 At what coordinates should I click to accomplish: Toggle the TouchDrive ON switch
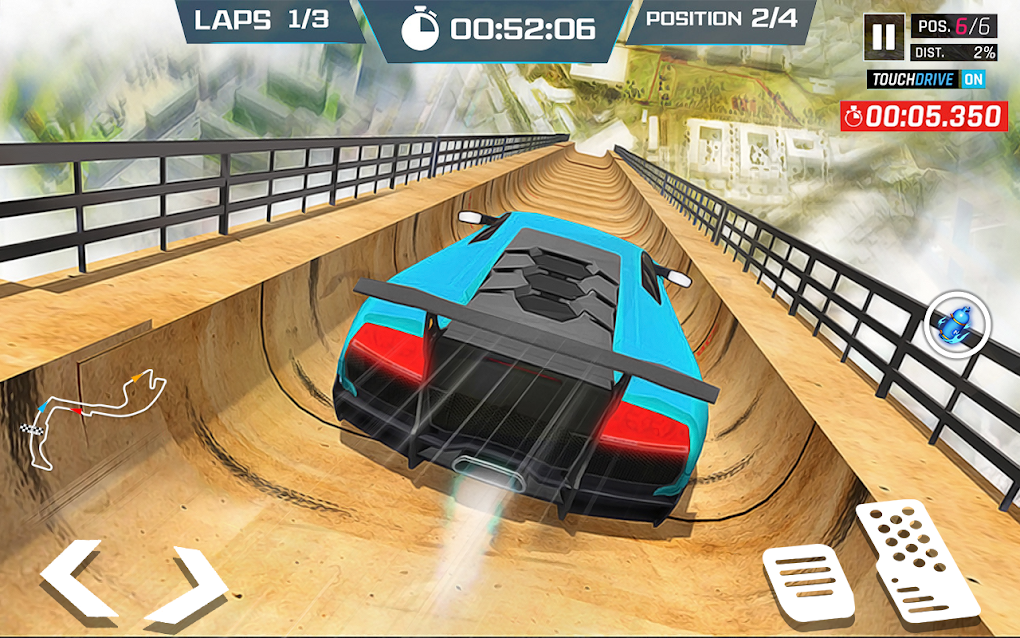(x=973, y=79)
